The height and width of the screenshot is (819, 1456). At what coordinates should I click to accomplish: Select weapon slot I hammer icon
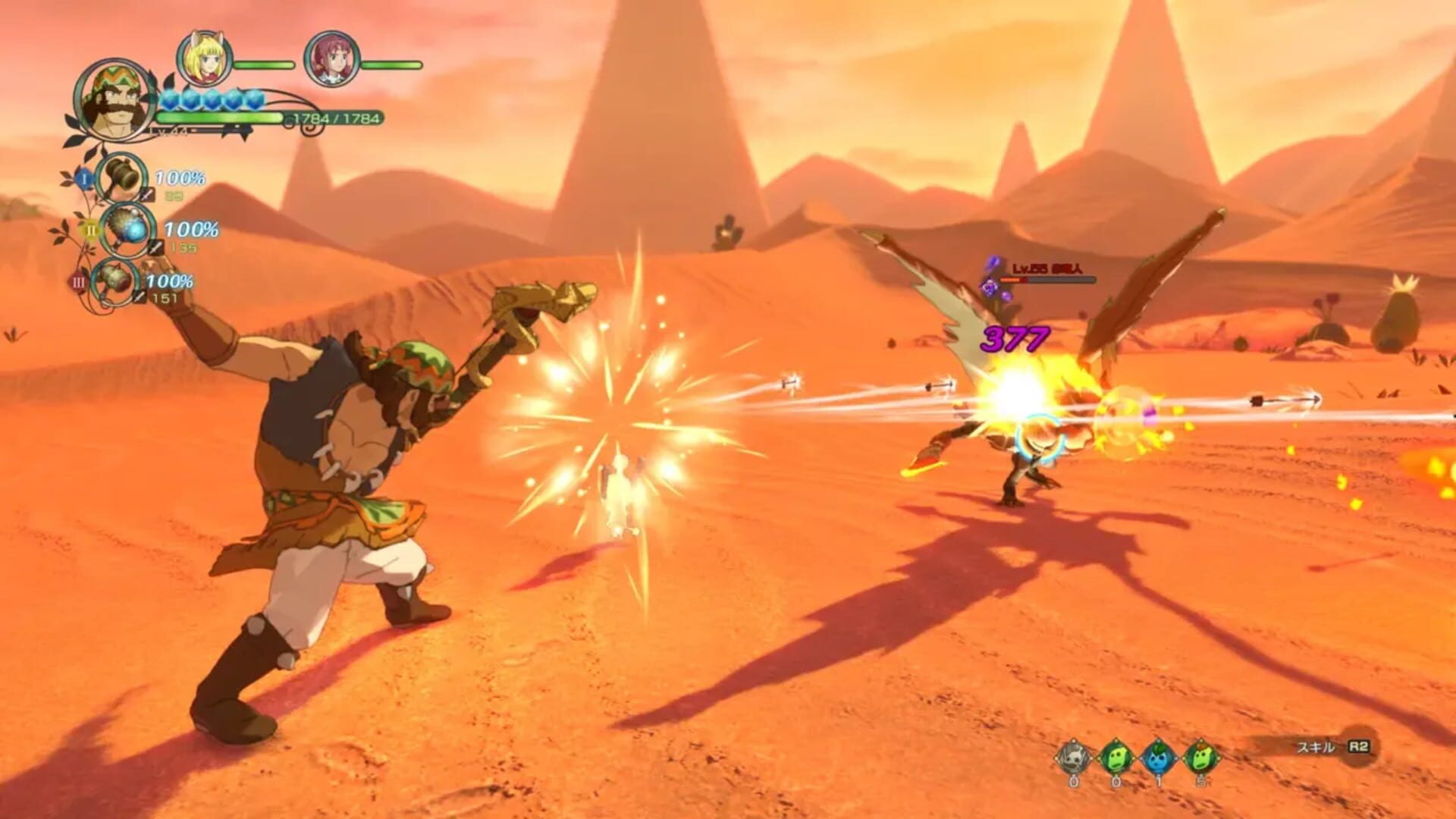coord(121,180)
